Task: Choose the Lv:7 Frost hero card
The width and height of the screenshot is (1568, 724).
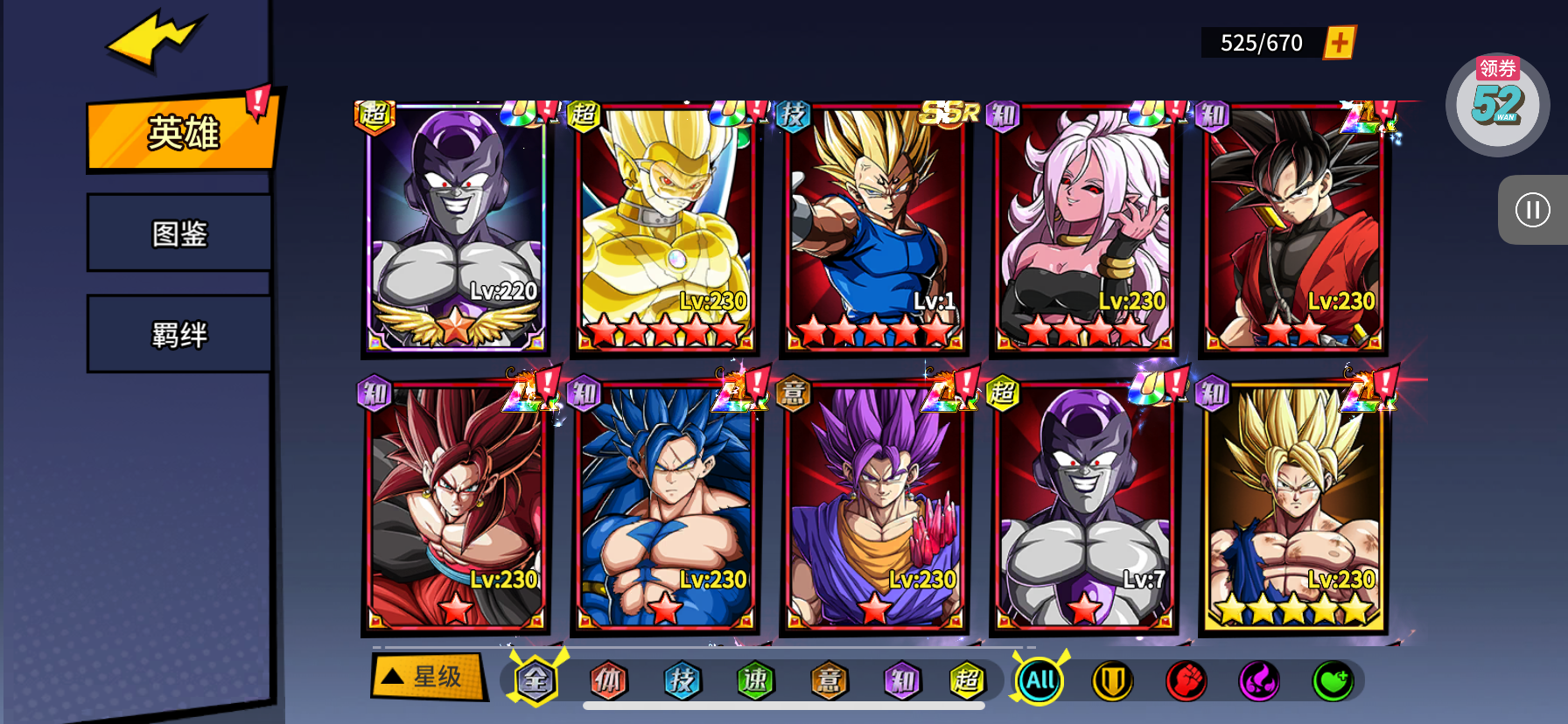Action: pyautogui.click(x=1083, y=507)
